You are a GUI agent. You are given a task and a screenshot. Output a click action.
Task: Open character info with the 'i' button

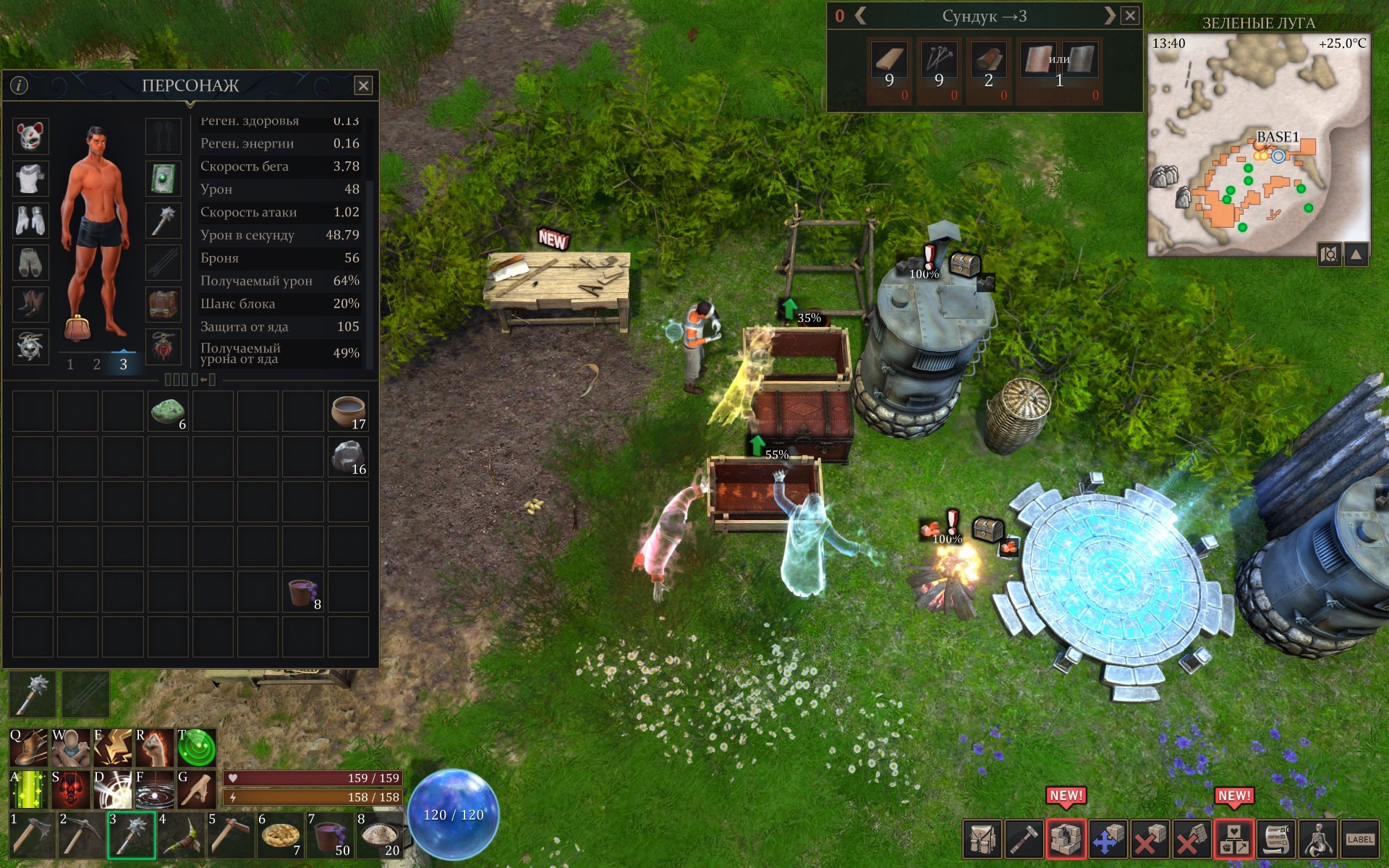coord(19,85)
